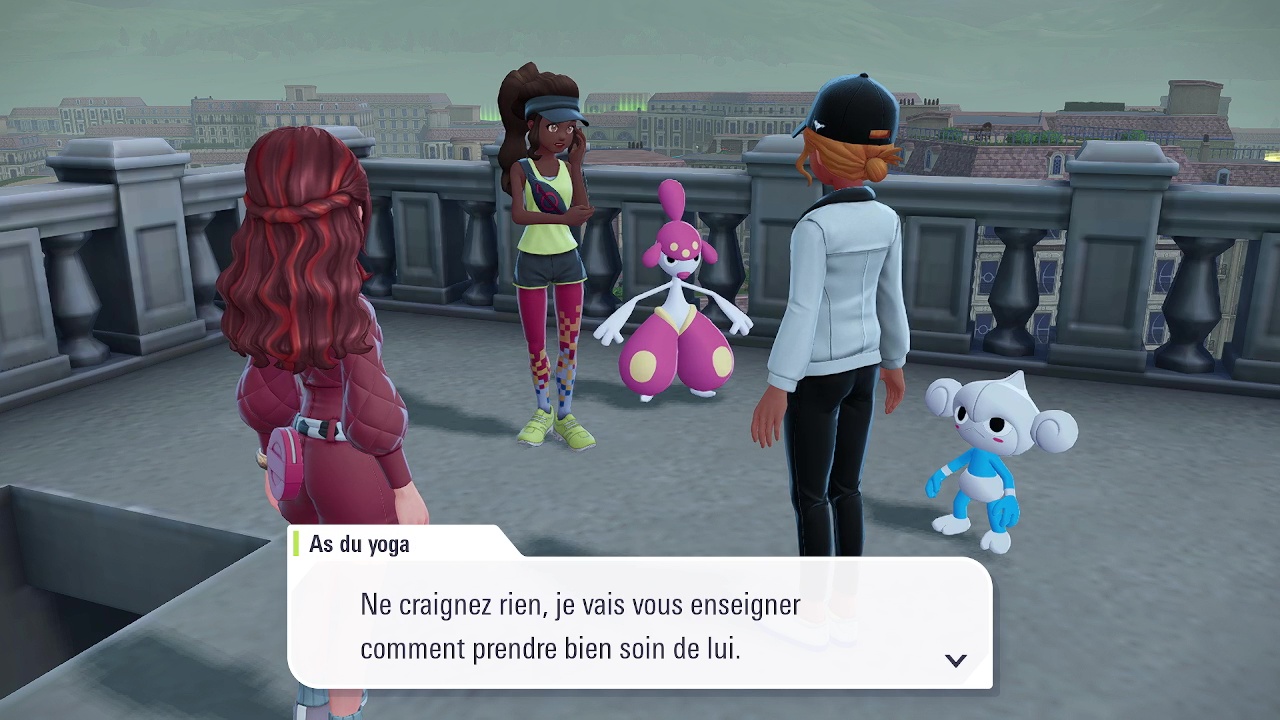Select the green accent bar beside the name

297,545
